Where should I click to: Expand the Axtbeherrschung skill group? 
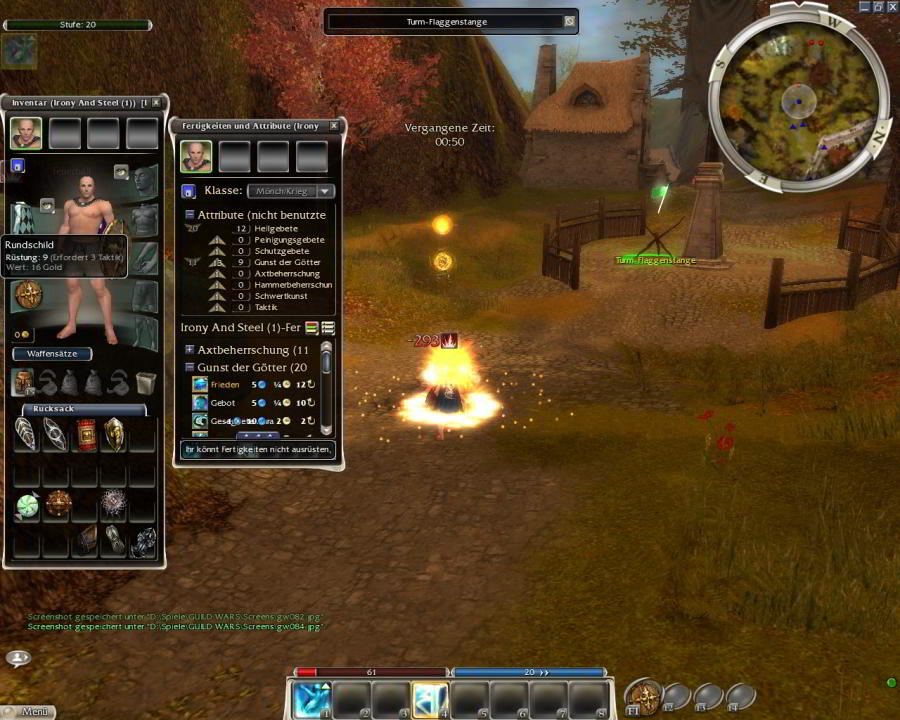point(189,350)
